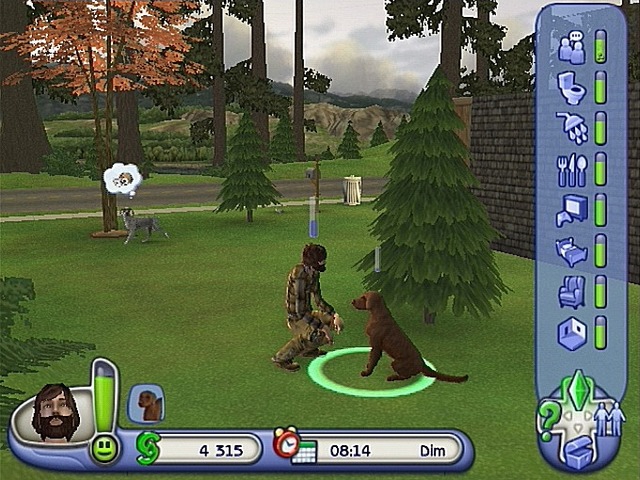Click the green dollar sign funds icon
Screen dimensions: 640x480
[x=147, y=448]
